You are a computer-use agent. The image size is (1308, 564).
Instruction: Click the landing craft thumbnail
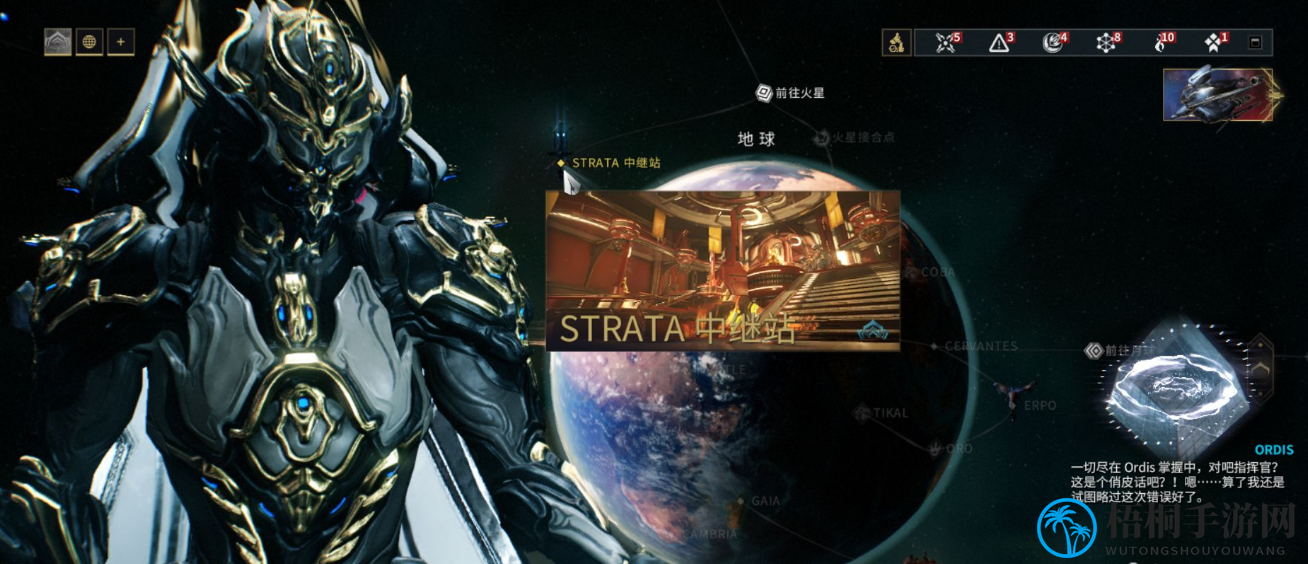[x=1217, y=94]
